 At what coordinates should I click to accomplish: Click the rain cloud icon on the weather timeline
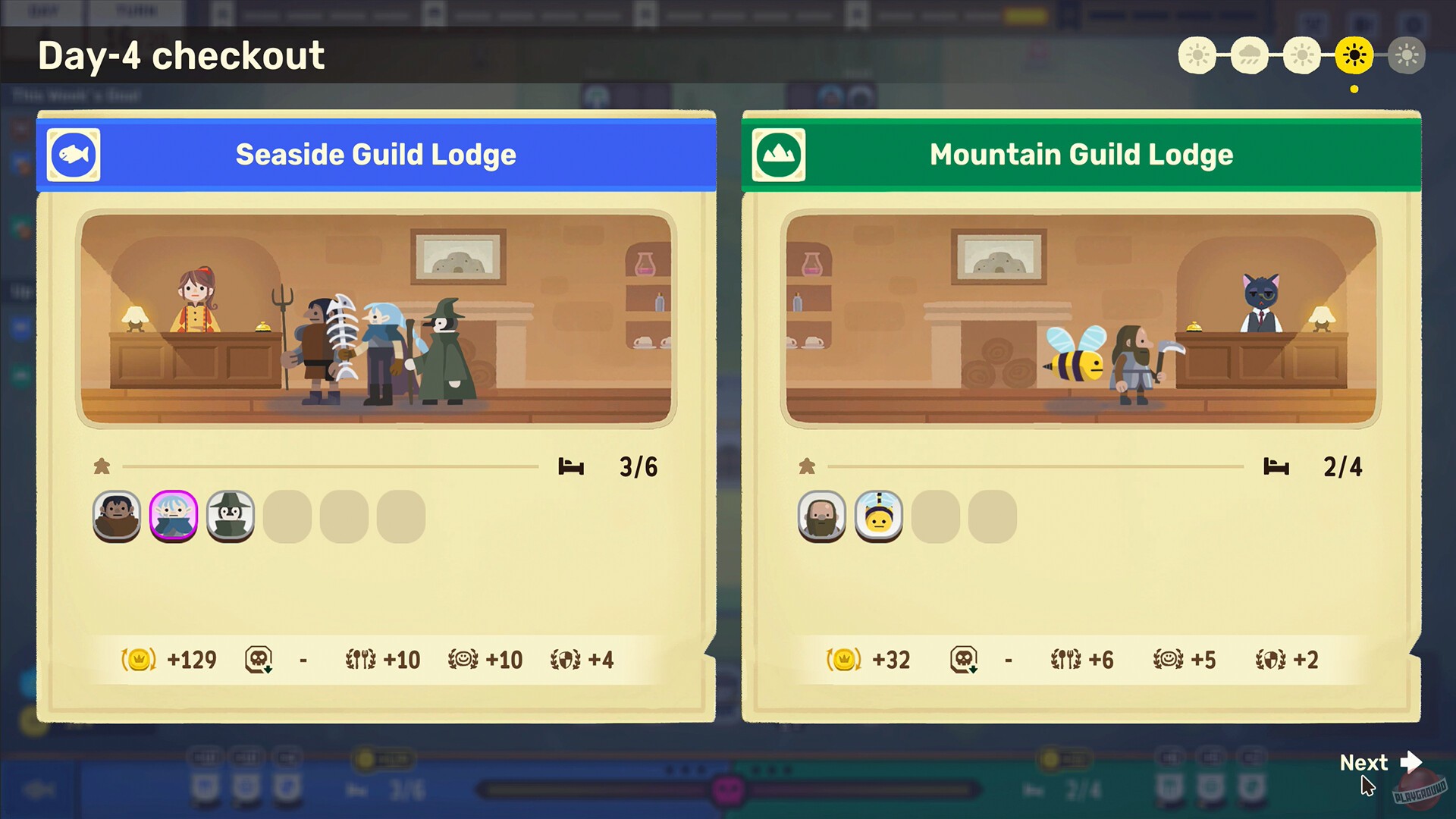[1250, 55]
